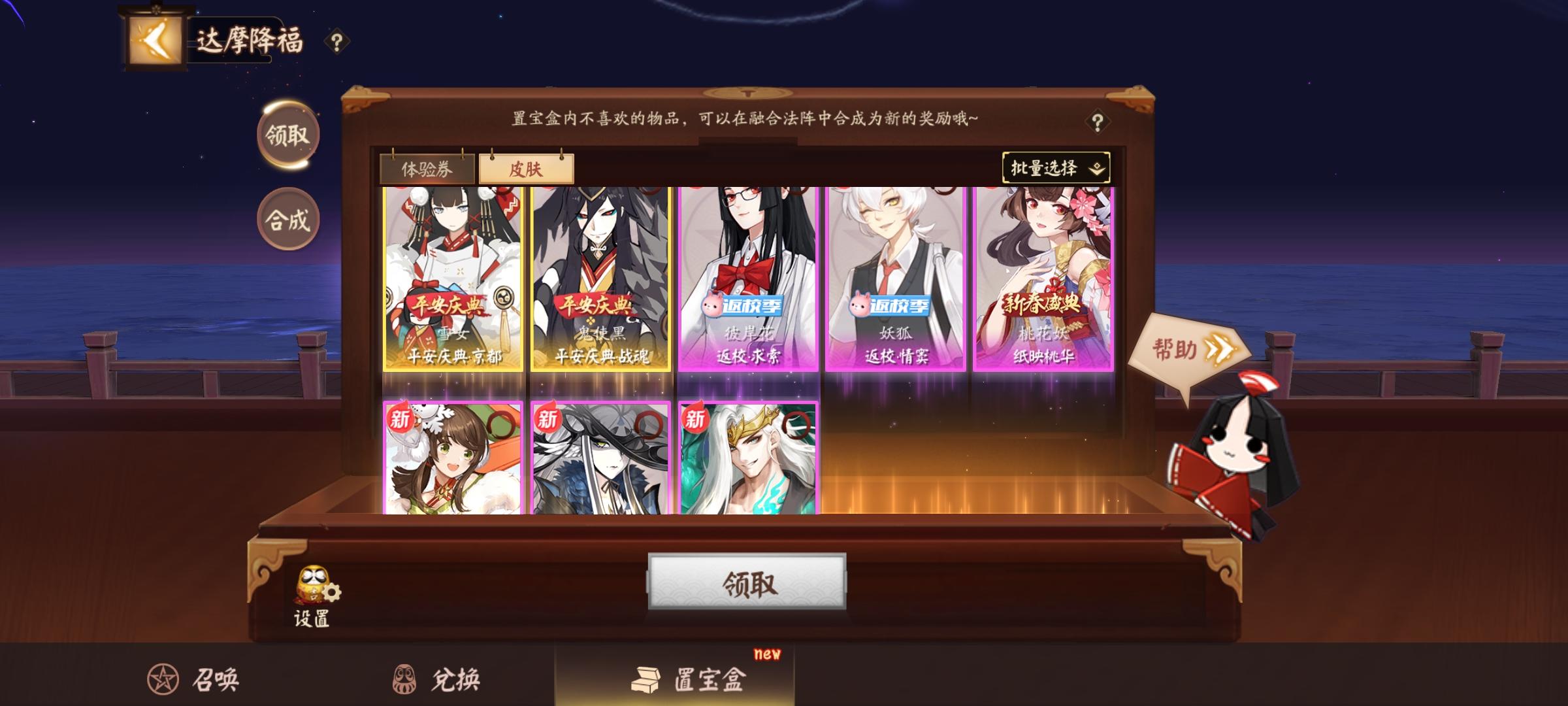
Task: Switch to the 皮肤 tab
Action: pyautogui.click(x=527, y=169)
